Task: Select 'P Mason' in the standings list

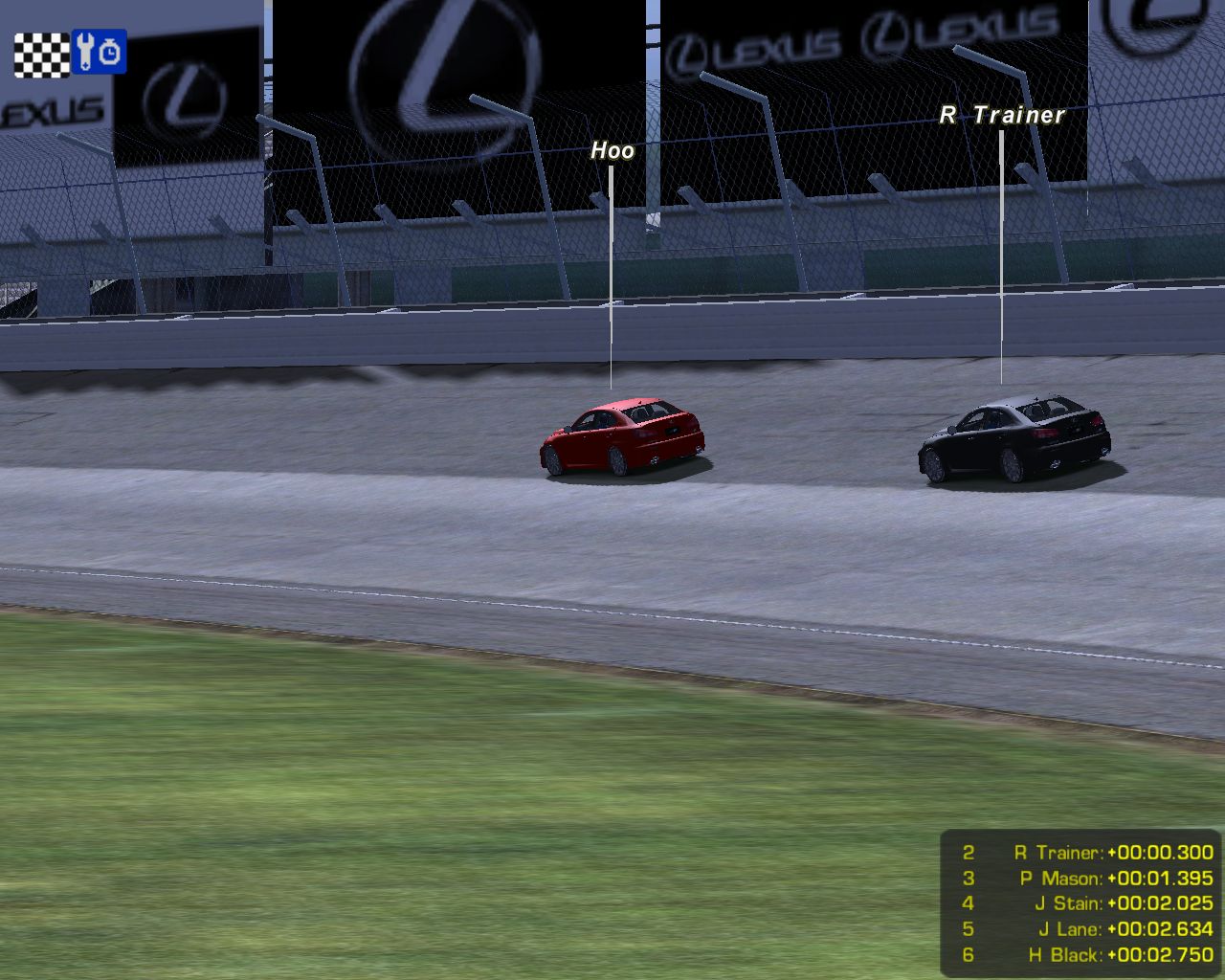Action: 1063,878
